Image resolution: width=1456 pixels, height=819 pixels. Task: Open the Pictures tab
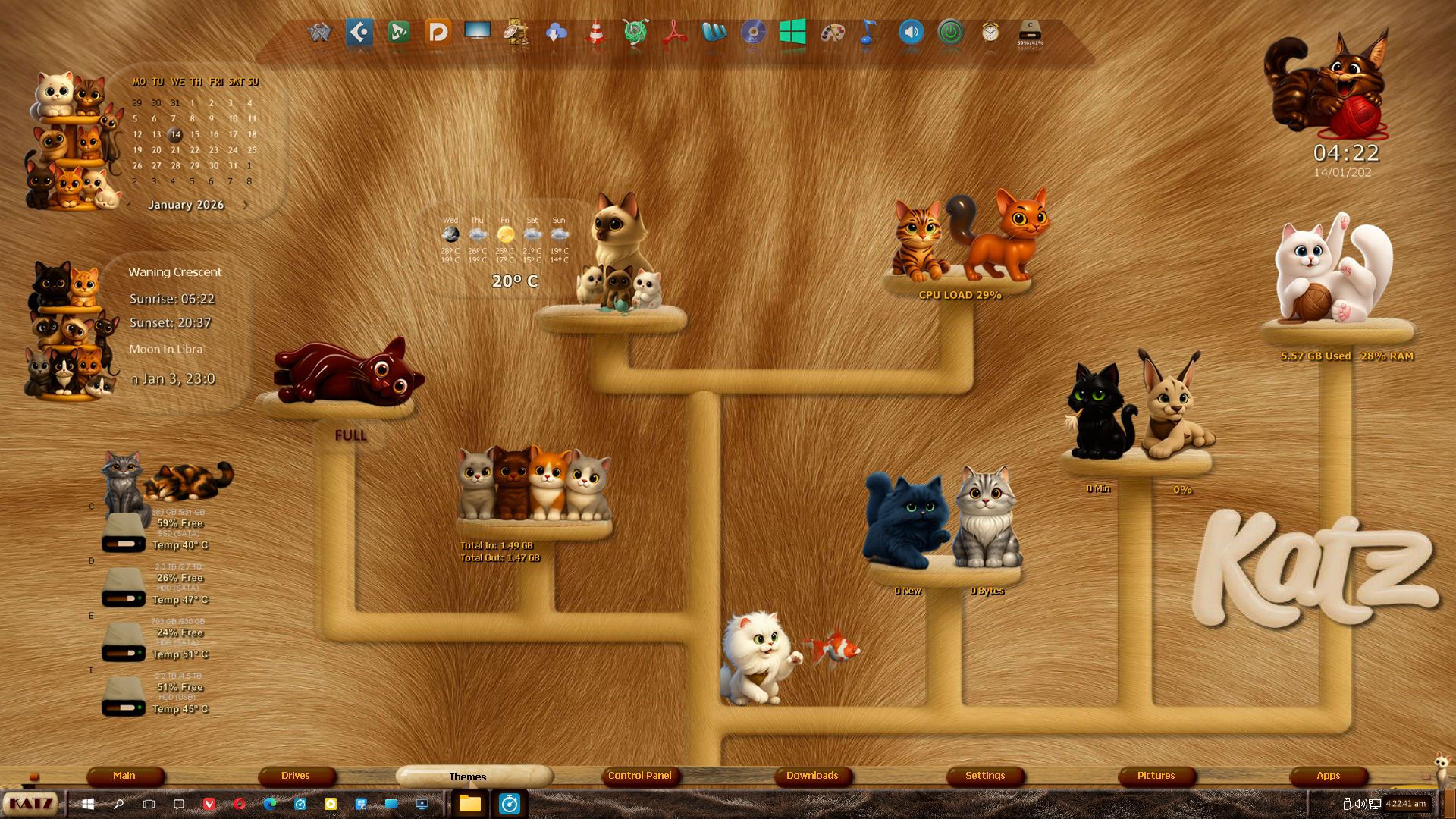tap(1156, 776)
